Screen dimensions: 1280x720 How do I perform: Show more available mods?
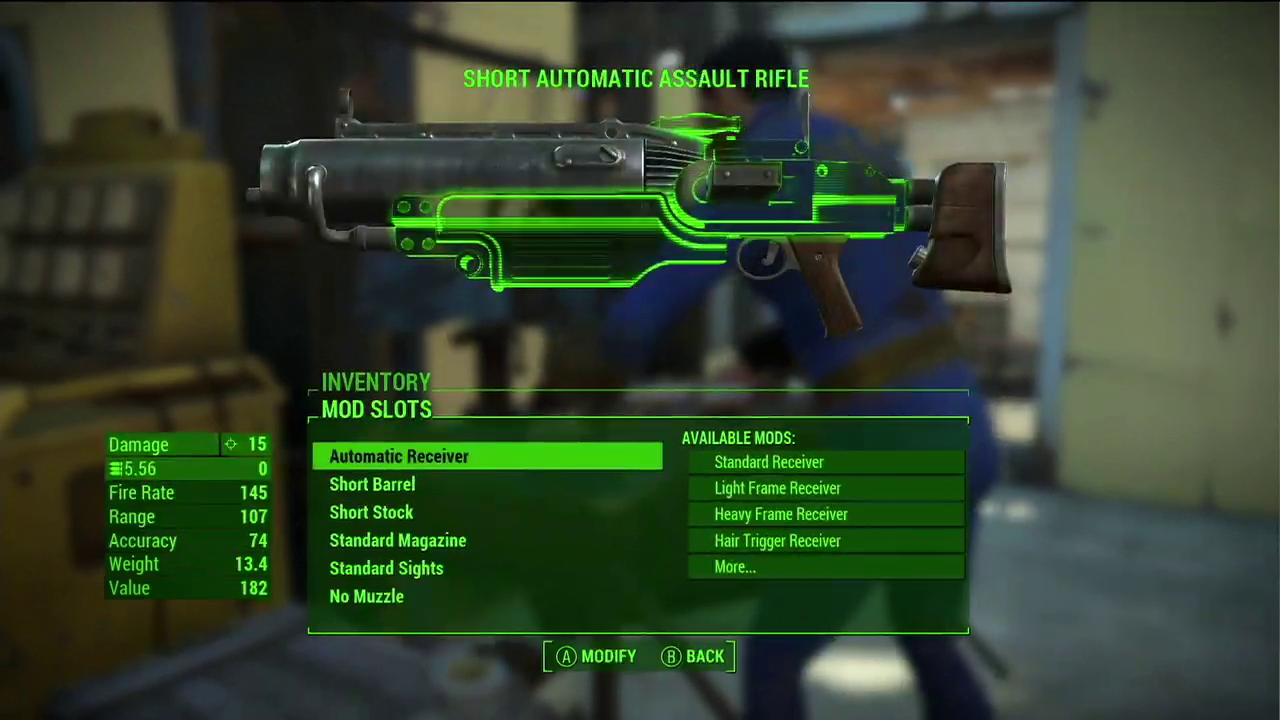click(x=825, y=567)
